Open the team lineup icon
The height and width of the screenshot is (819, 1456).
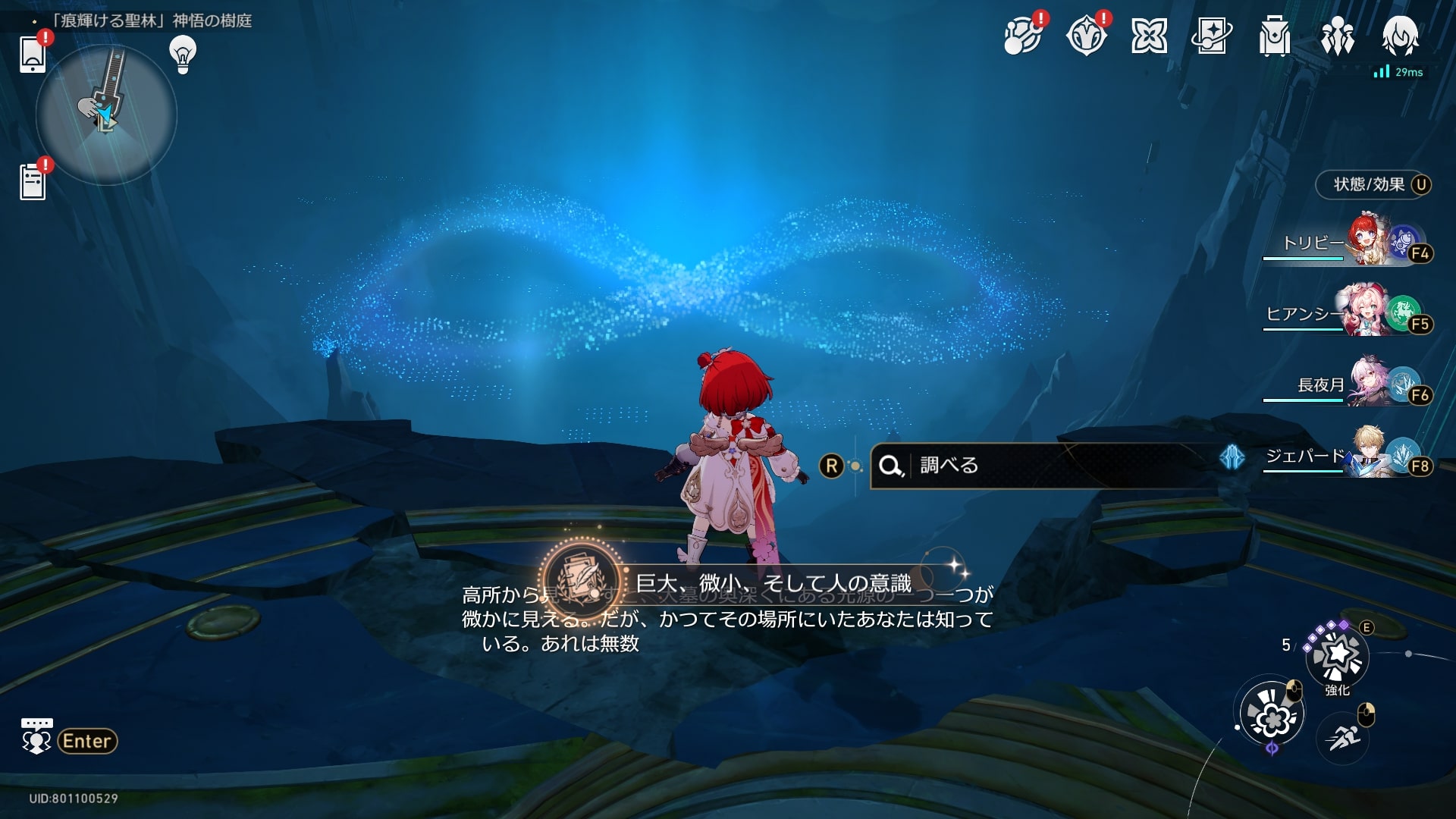tap(1337, 36)
